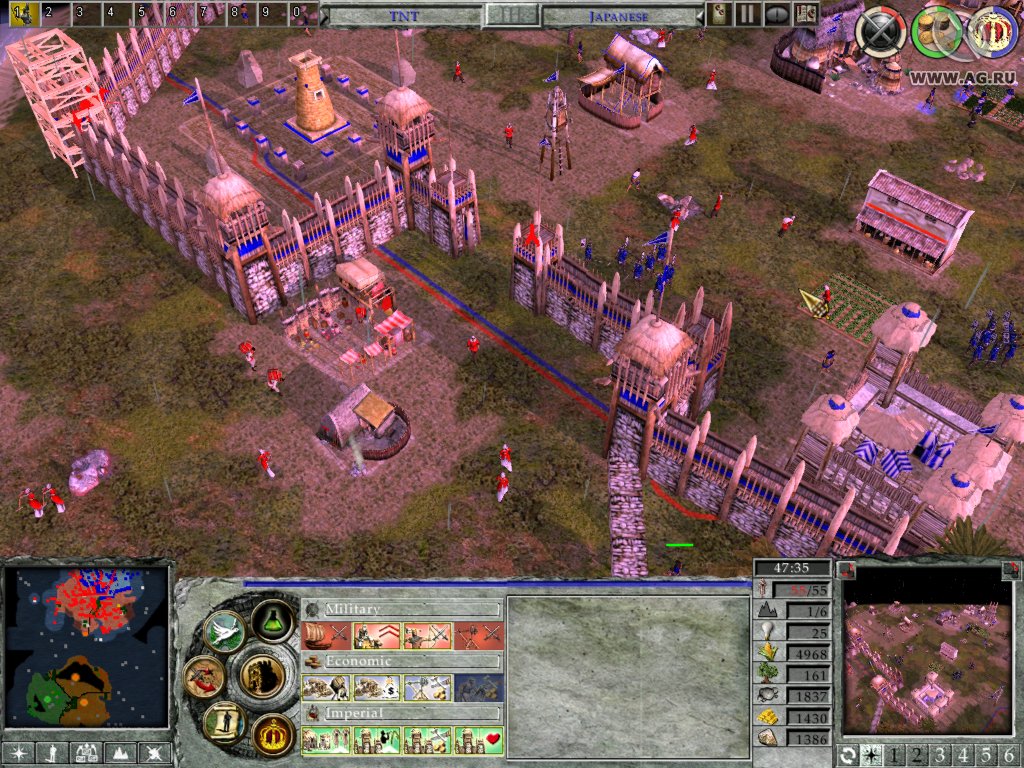The width and height of the screenshot is (1024, 768).
Task: Pick the red heart imperial technology
Action: tap(478, 741)
